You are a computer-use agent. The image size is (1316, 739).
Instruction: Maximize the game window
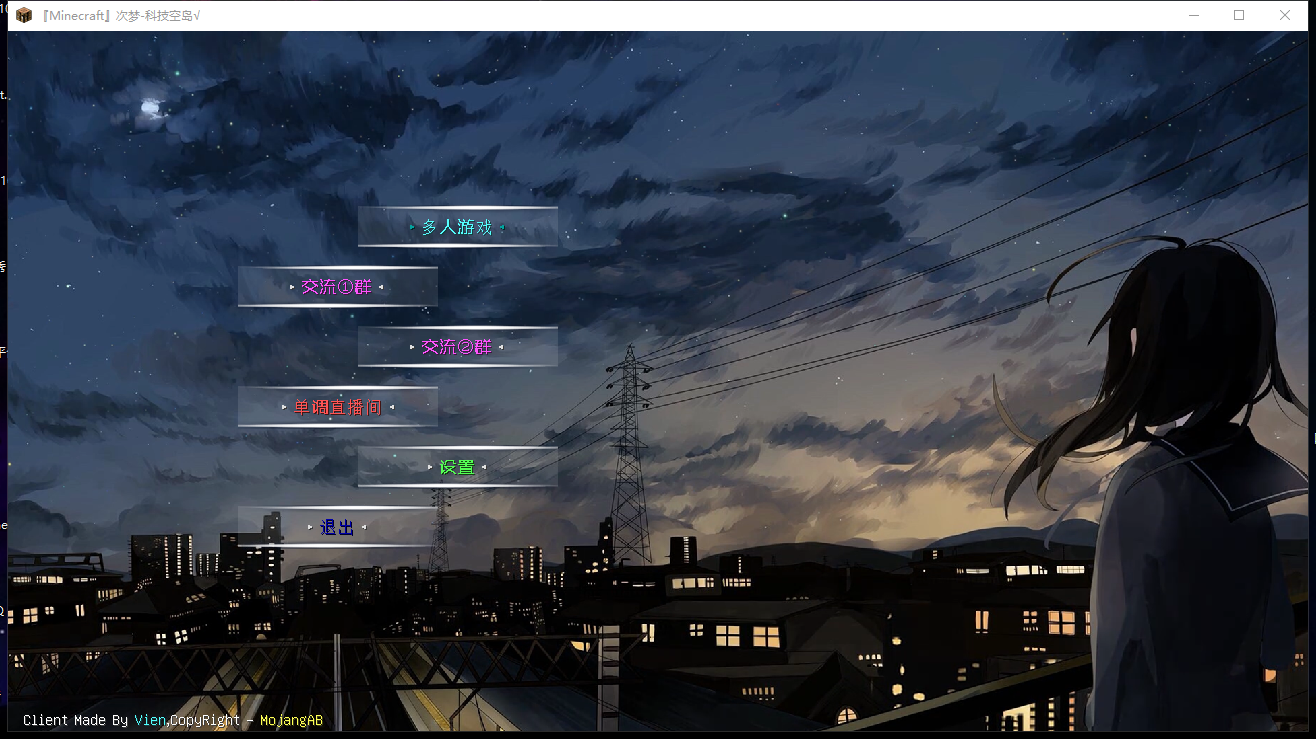(1239, 15)
